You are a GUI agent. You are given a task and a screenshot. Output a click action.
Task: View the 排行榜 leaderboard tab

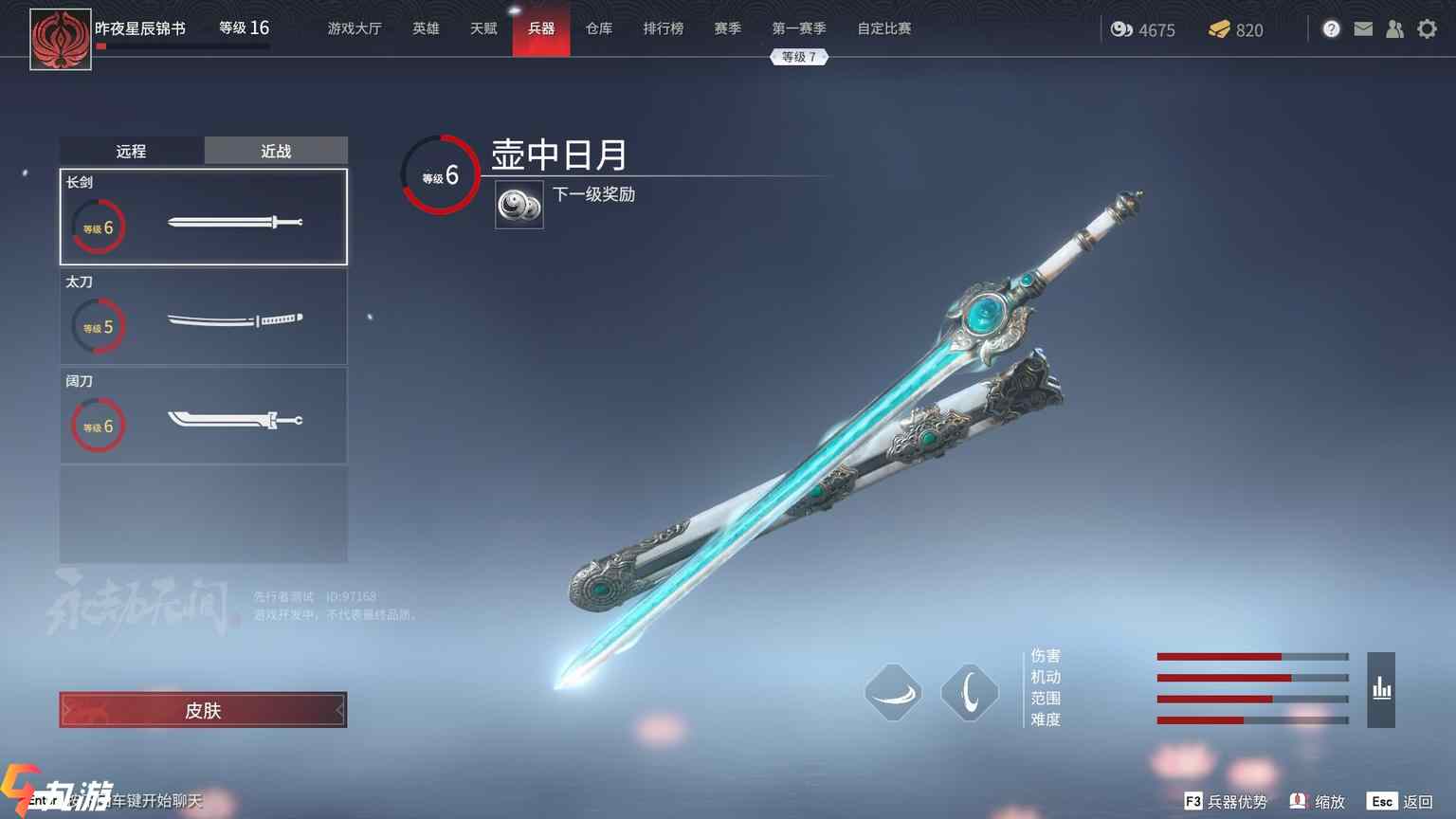(664, 28)
